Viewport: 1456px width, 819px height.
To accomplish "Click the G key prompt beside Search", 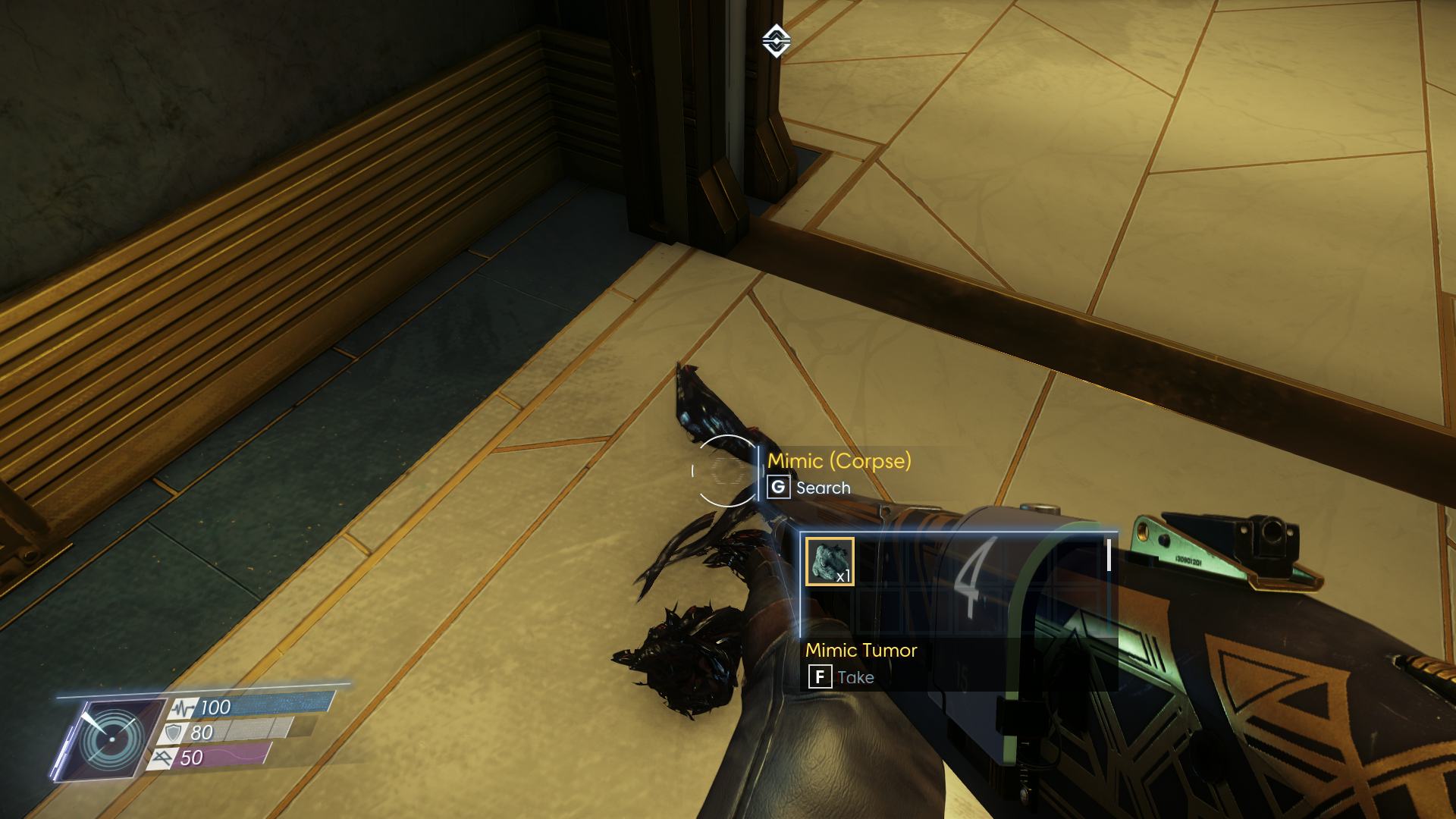I will pyautogui.click(x=778, y=488).
